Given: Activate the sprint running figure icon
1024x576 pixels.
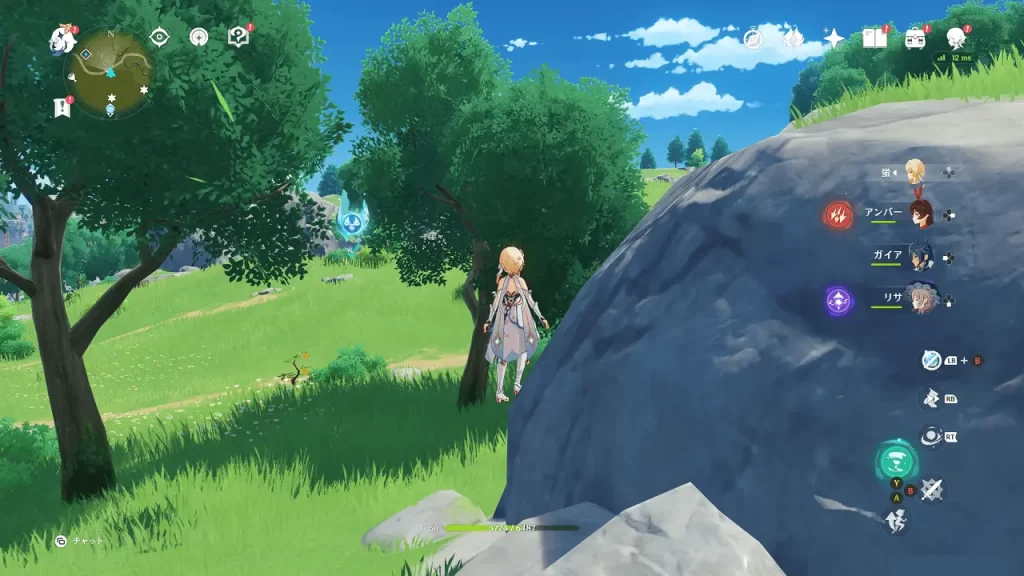Looking at the screenshot, I should pyautogui.click(x=896, y=520).
